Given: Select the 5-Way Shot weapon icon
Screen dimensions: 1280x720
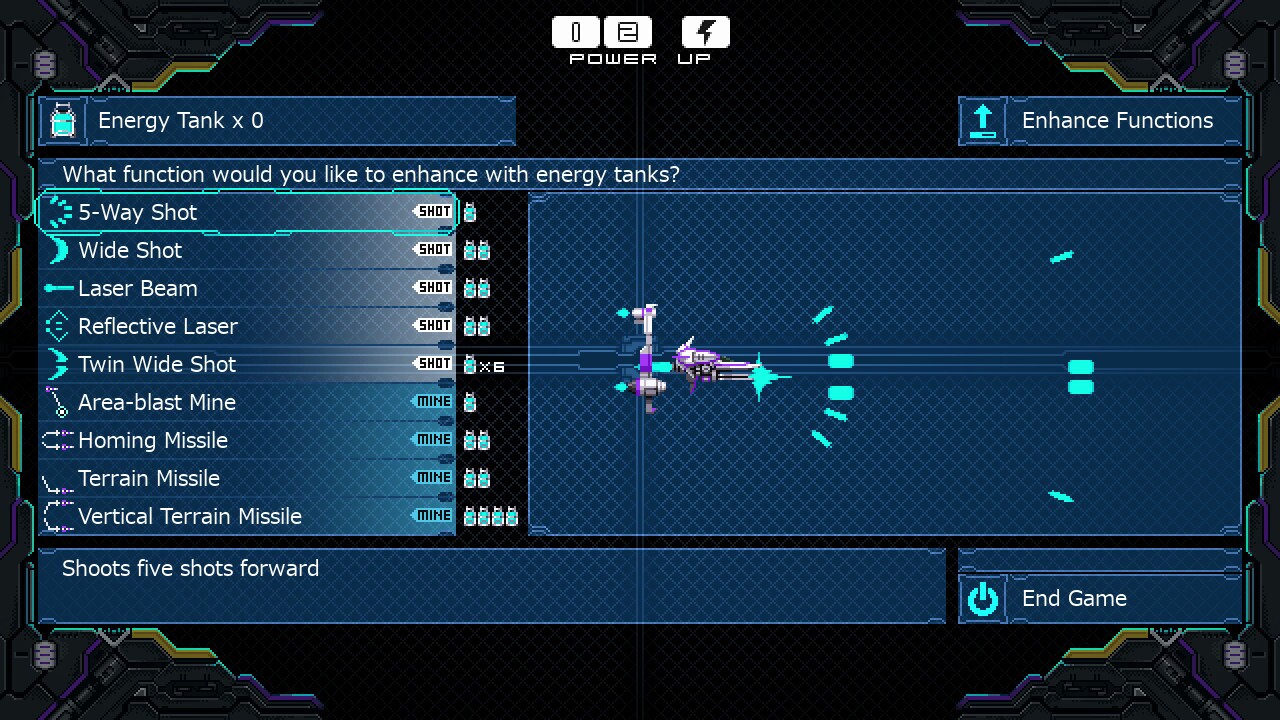Looking at the screenshot, I should click(x=58, y=212).
